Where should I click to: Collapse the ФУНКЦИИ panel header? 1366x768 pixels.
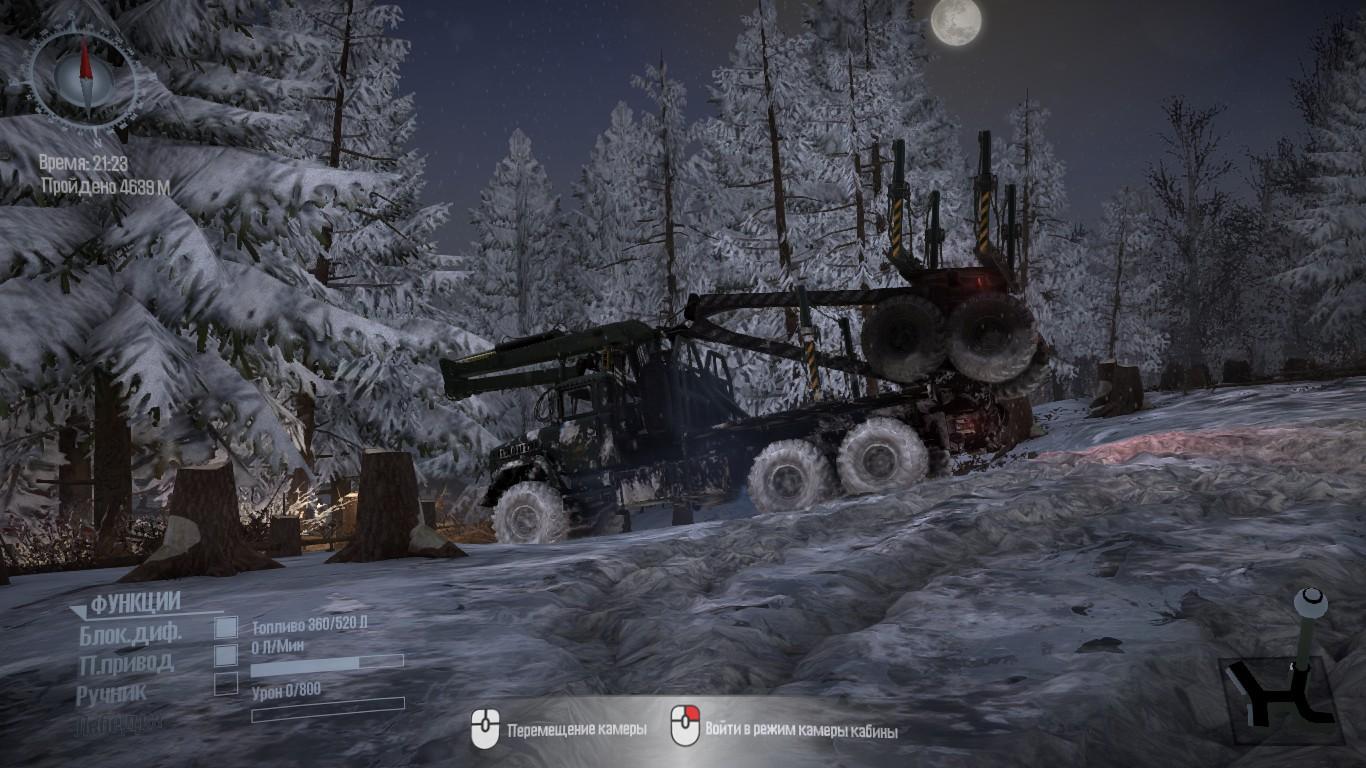coord(126,603)
